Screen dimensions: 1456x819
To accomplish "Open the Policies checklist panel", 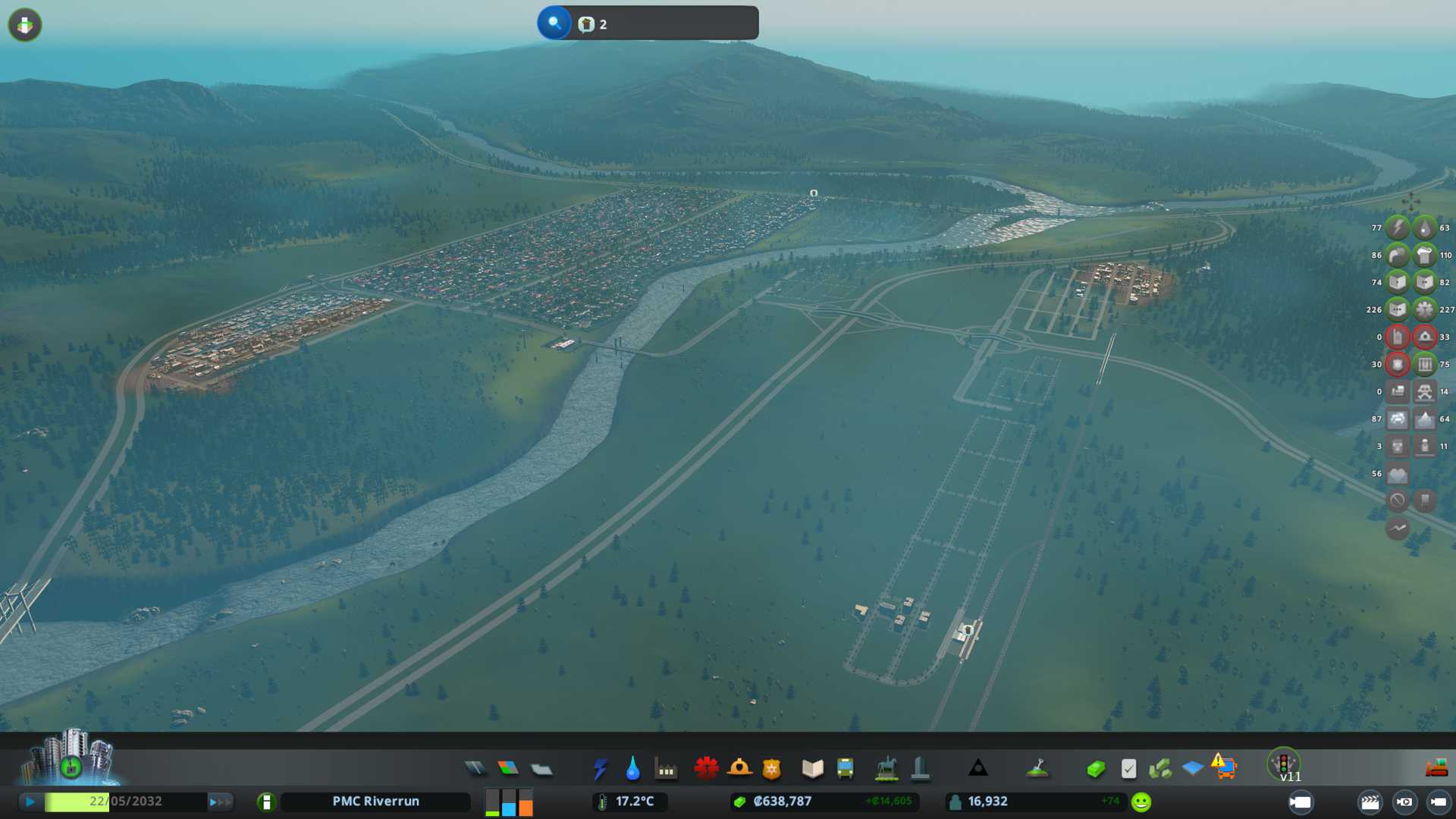I will (x=1128, y=769).
